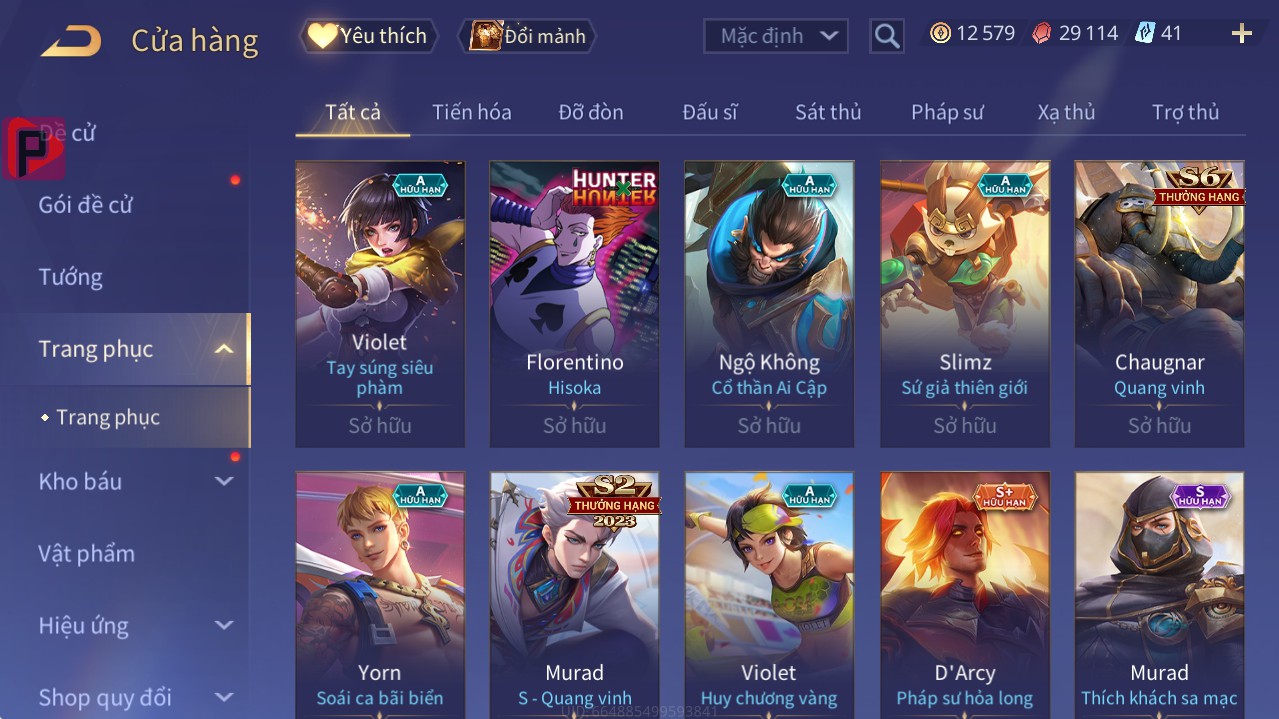Open the Đổi mảnh exchange
The image size is (1279, 719).
(527, 36)
